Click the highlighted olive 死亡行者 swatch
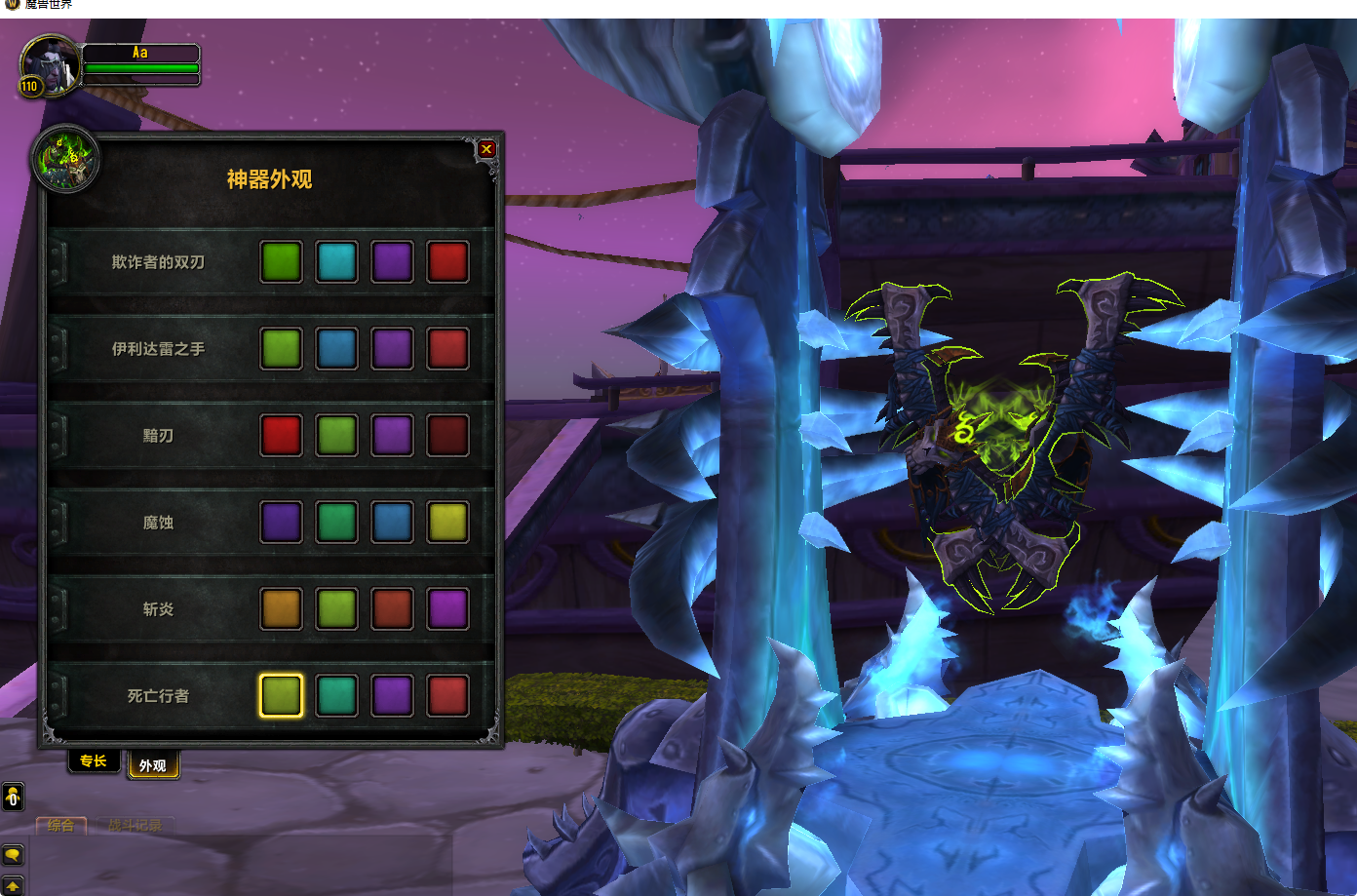Viewport: 1357px width, 896px height. pos(282,695)
